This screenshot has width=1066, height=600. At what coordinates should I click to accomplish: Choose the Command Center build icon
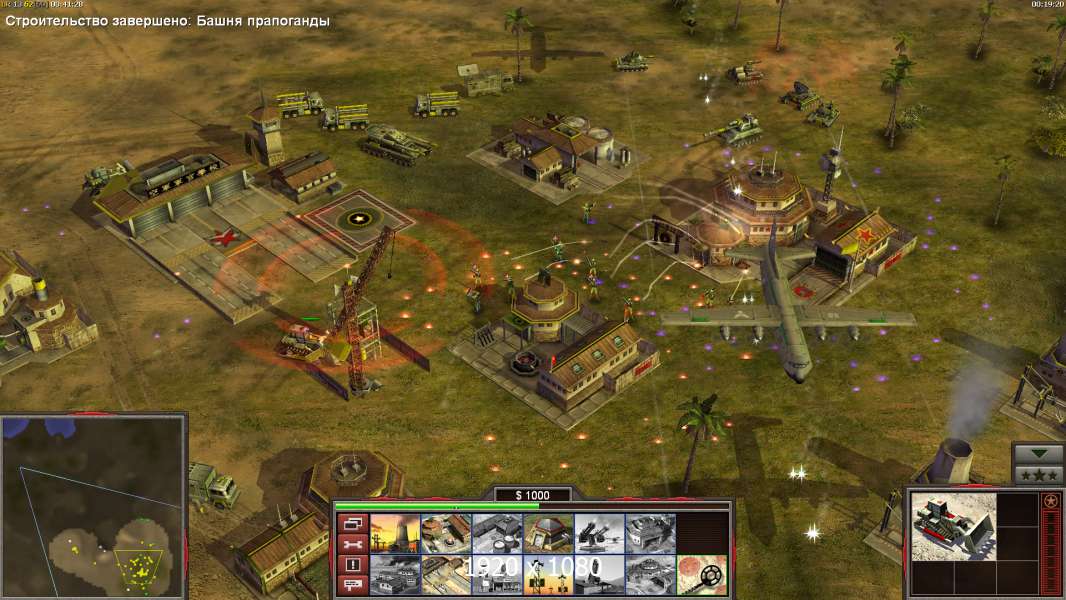click(650, 575)
